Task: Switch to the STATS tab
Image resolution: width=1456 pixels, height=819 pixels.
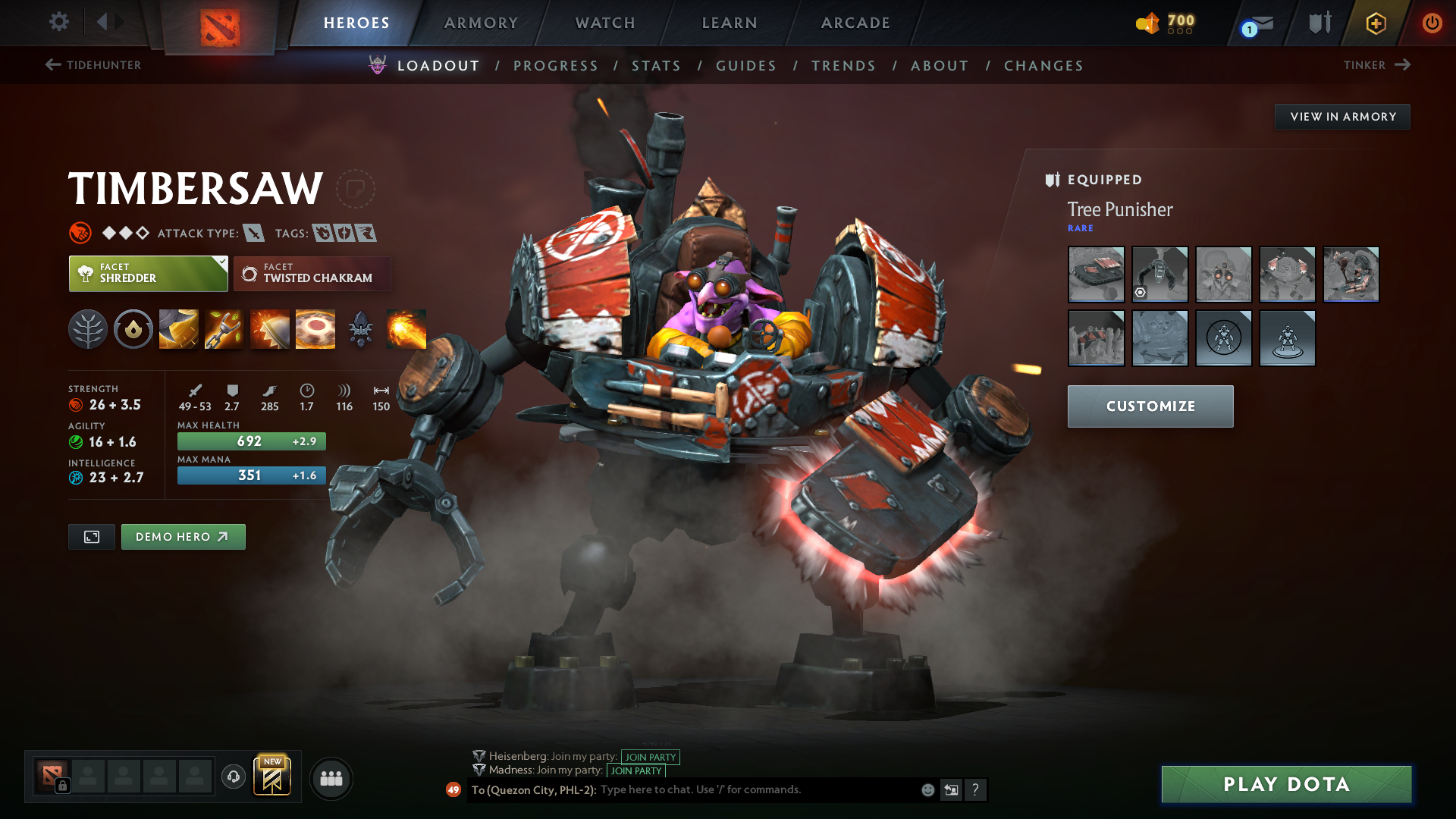Action: click(x=657, y=65)
